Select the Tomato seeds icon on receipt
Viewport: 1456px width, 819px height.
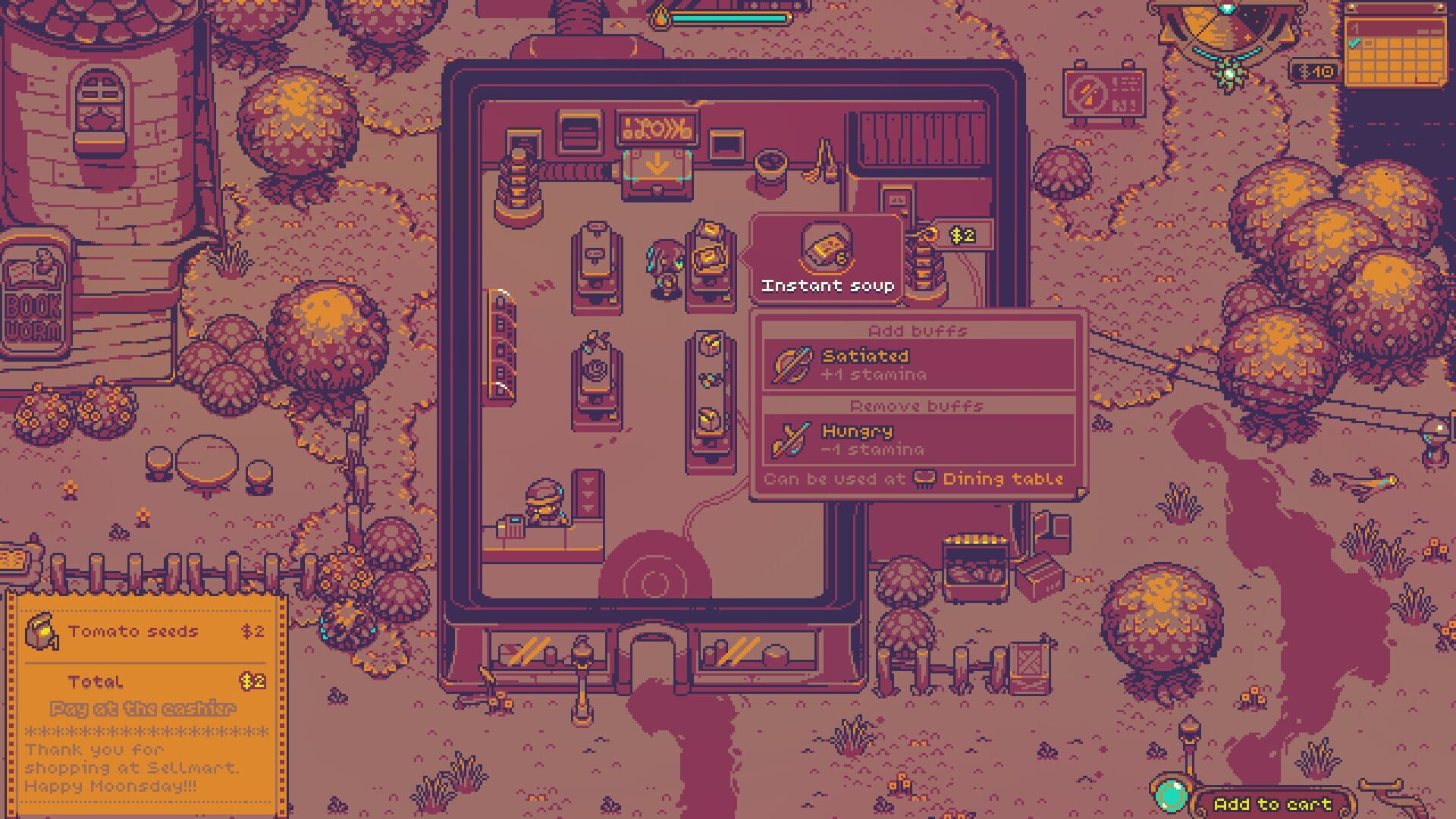coord(43,631)
